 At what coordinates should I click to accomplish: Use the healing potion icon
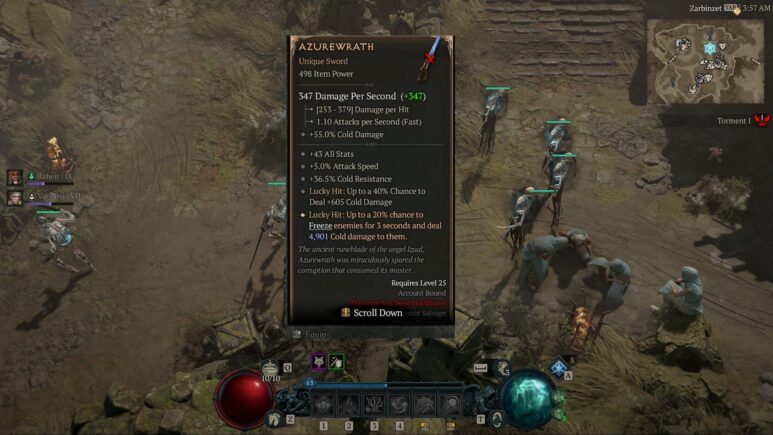(x=270, y=370)
